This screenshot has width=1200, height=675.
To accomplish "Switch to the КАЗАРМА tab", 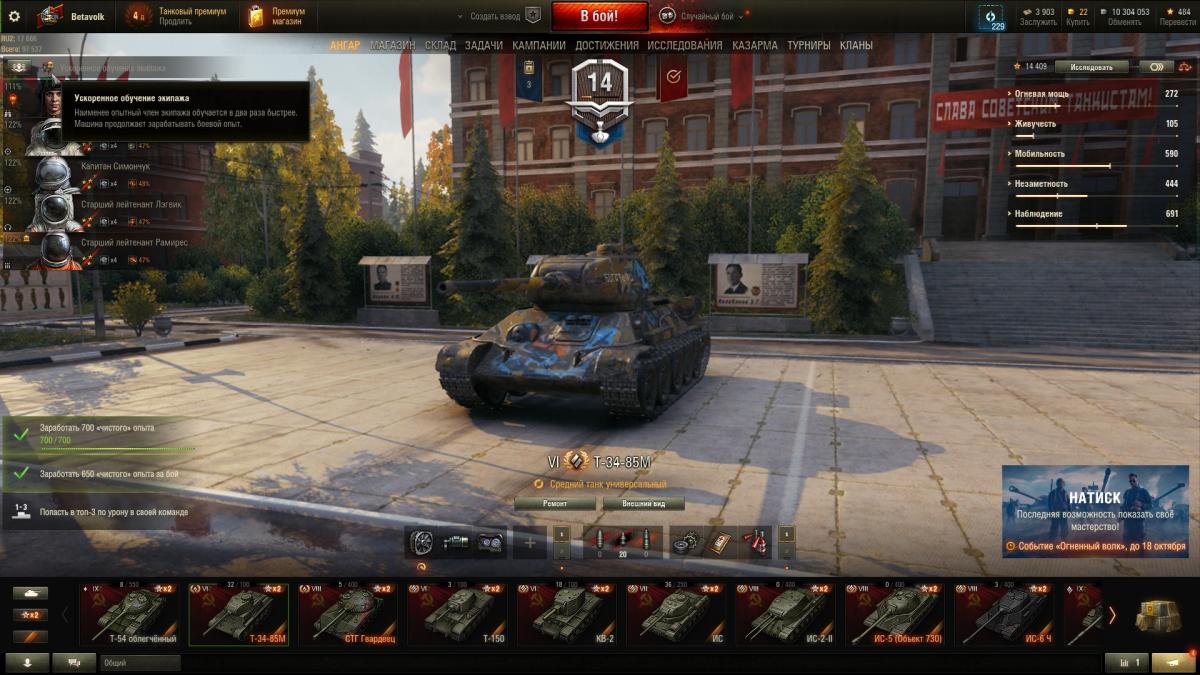I will pos(755,45).
